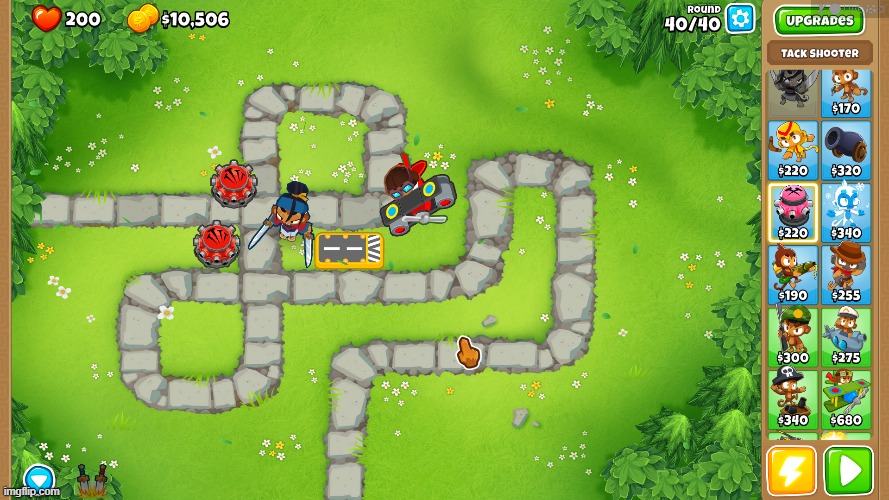889x500 pixels.
Task: Open the lightning bolt powers menu
Action: click(791, 471)
